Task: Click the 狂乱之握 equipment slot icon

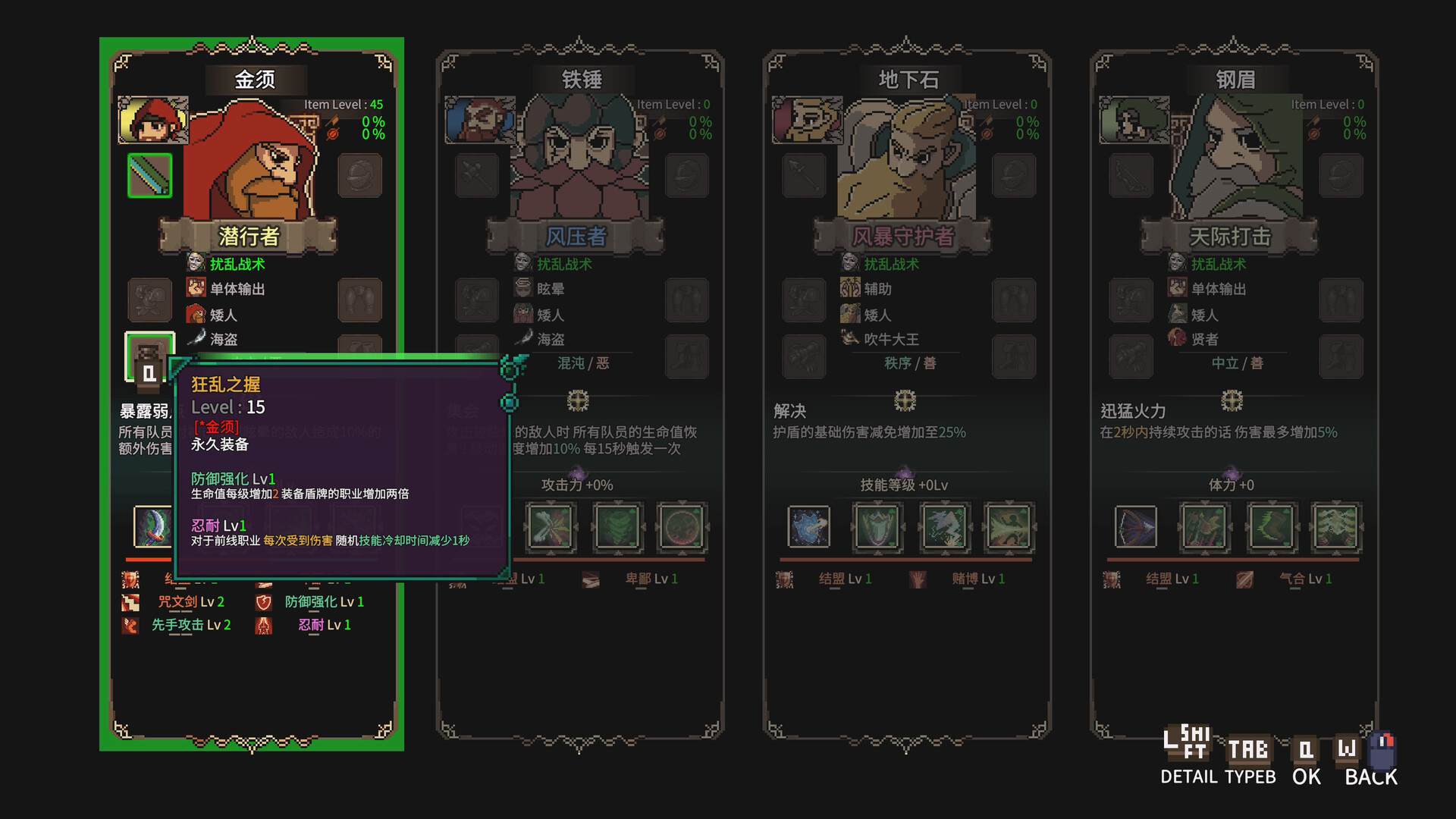Action: pos(149,356)
